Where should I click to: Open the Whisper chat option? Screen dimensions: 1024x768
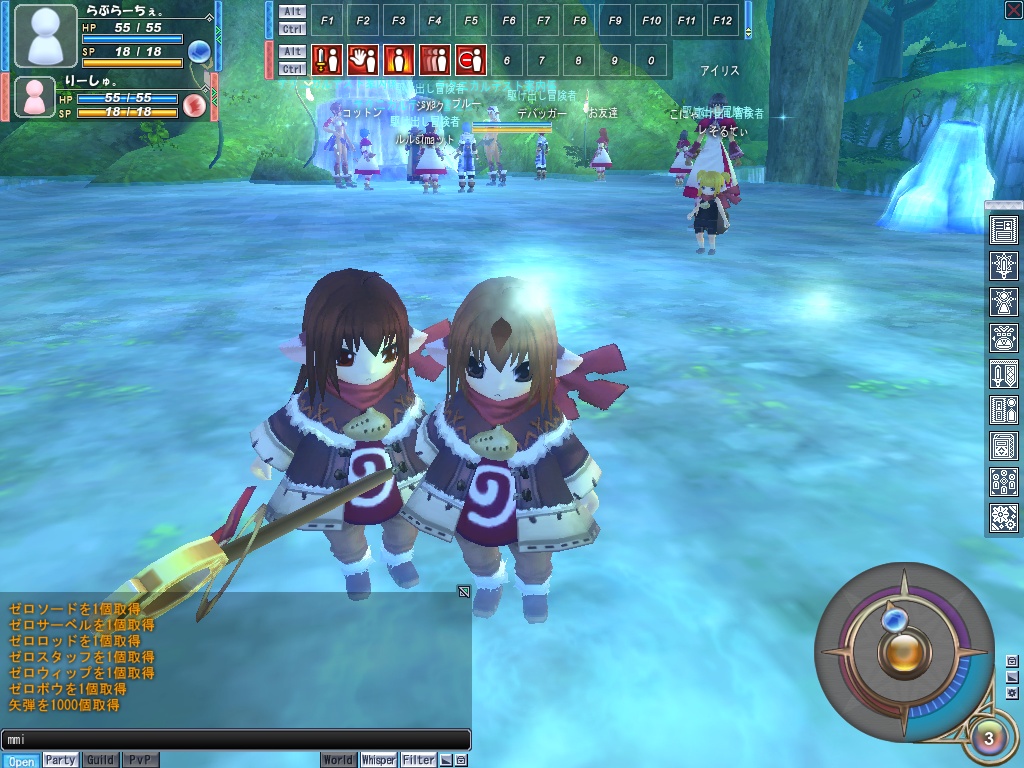(x=378, y=760)
